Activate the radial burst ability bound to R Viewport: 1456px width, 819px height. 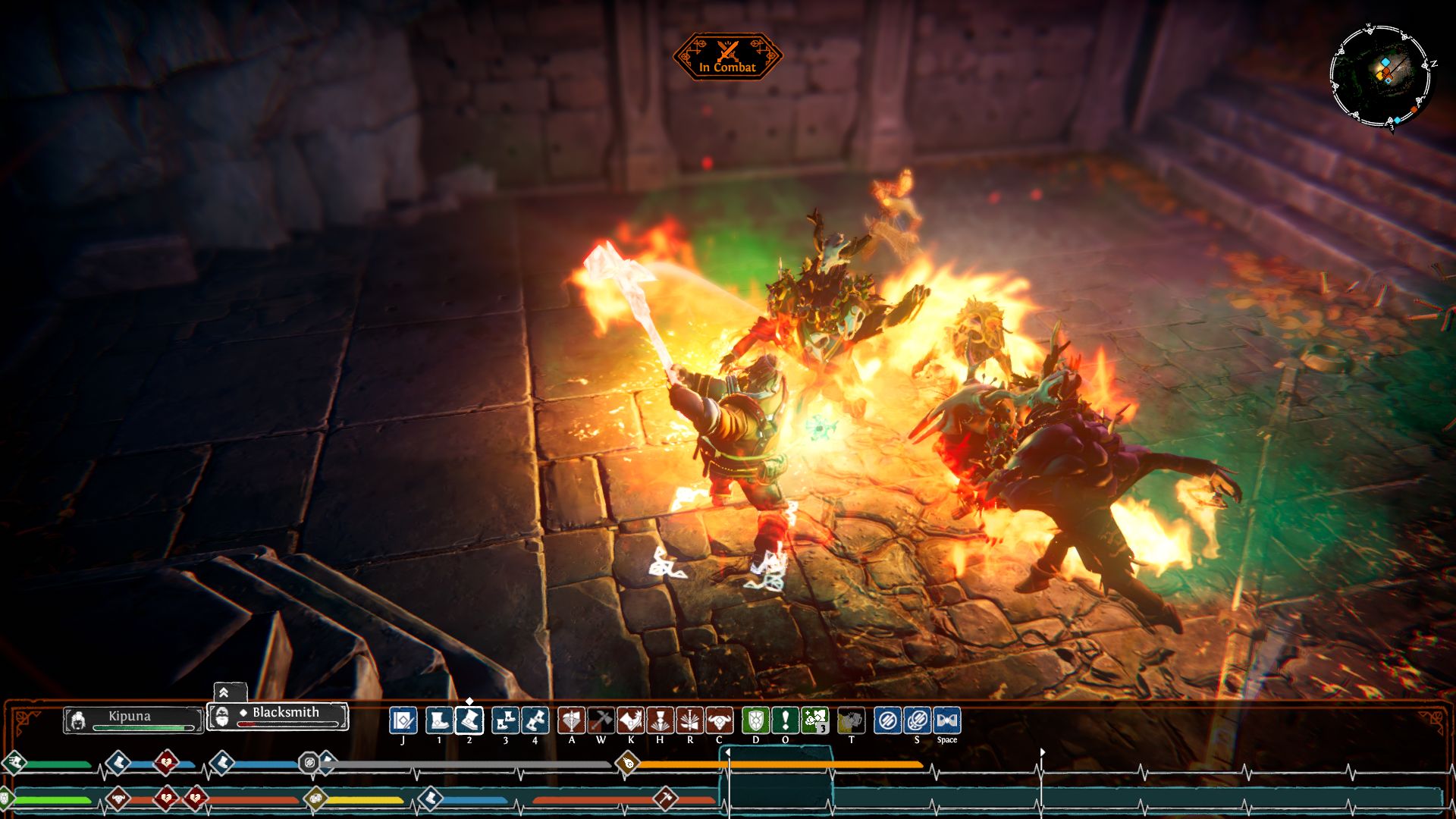click(x=689, y=720)
